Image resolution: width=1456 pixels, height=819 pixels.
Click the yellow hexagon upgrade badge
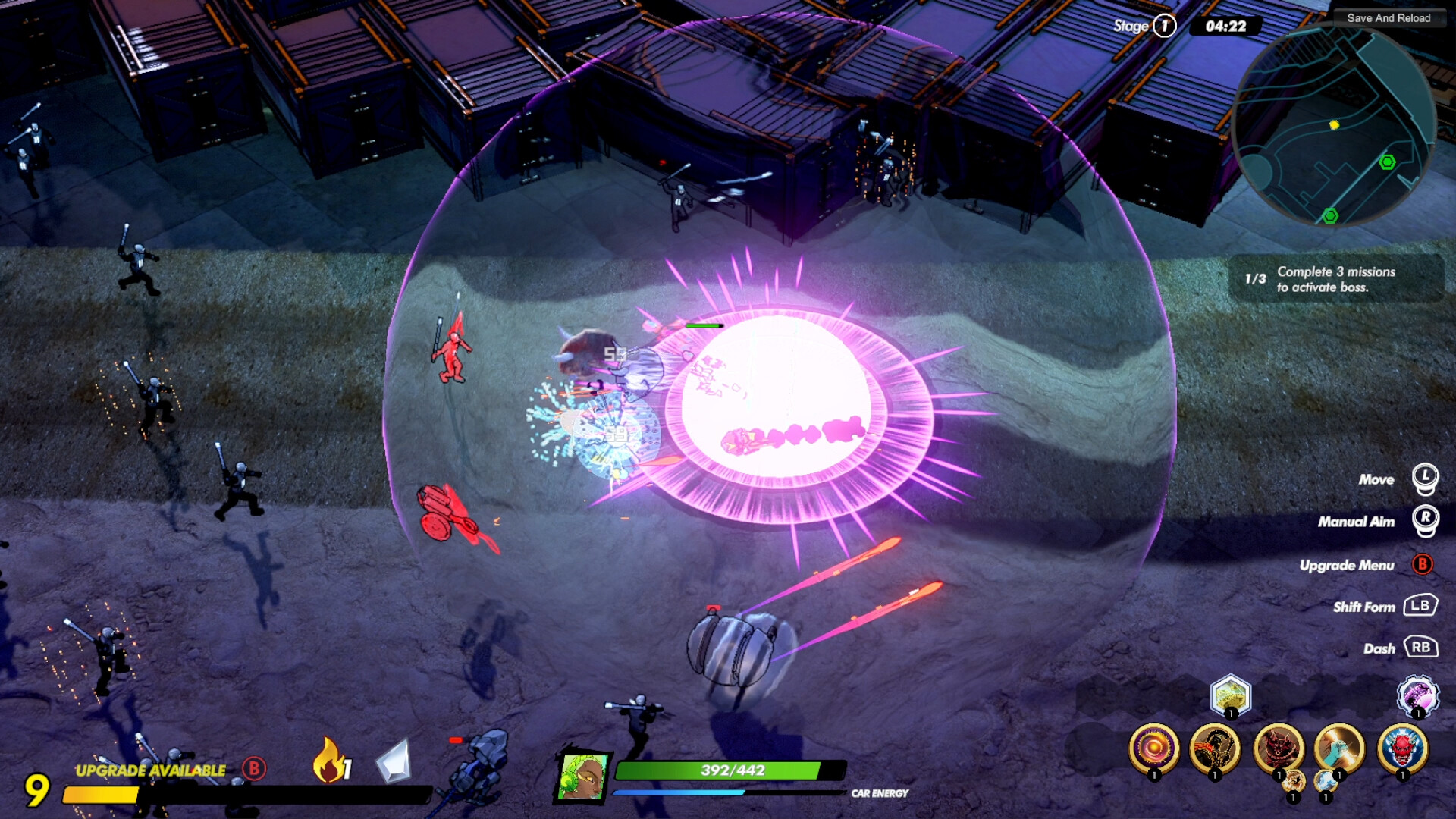click(x=1230, y=695)
